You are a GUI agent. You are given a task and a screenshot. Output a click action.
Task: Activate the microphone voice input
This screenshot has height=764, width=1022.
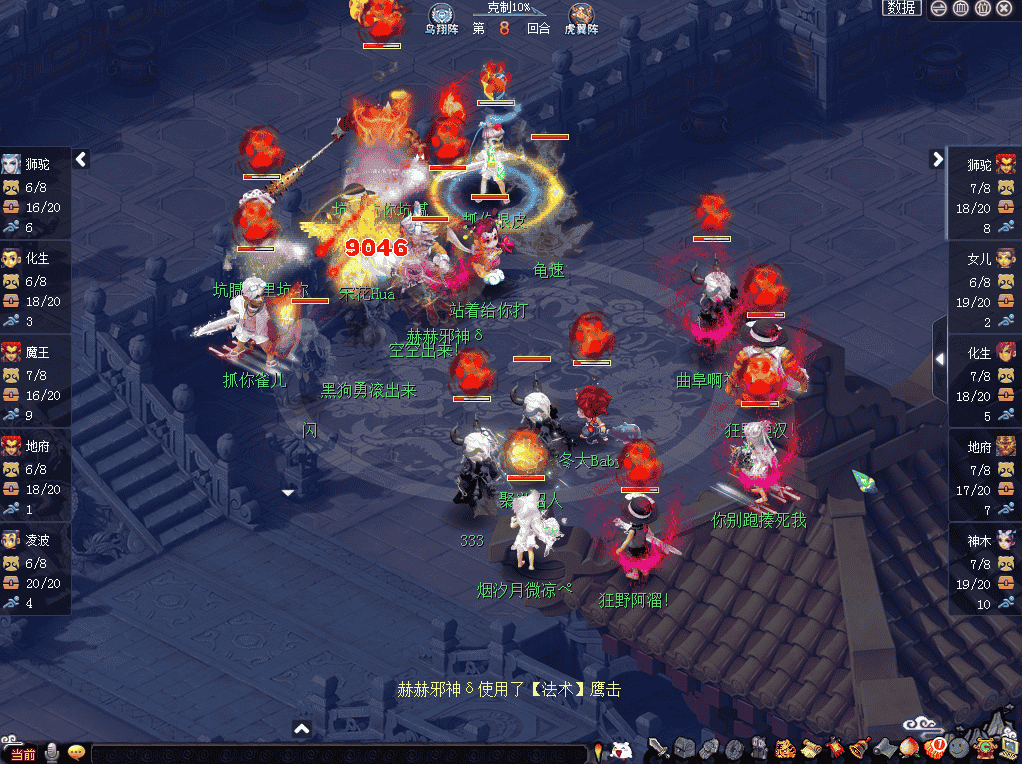[51, 753]
